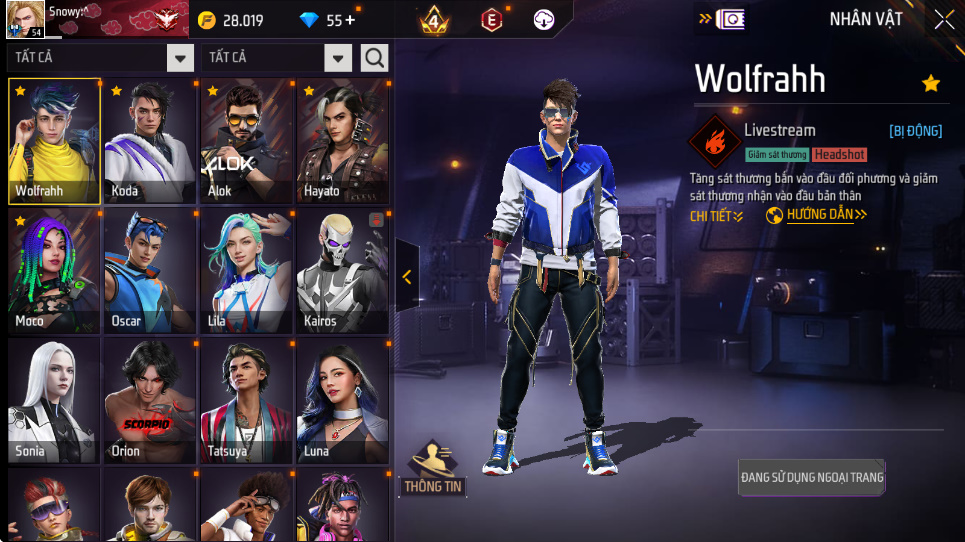Toggle the favorite star beside Wolfrahh's name
The height and width of the screenshot is (542, 965).
click(931, 84)
